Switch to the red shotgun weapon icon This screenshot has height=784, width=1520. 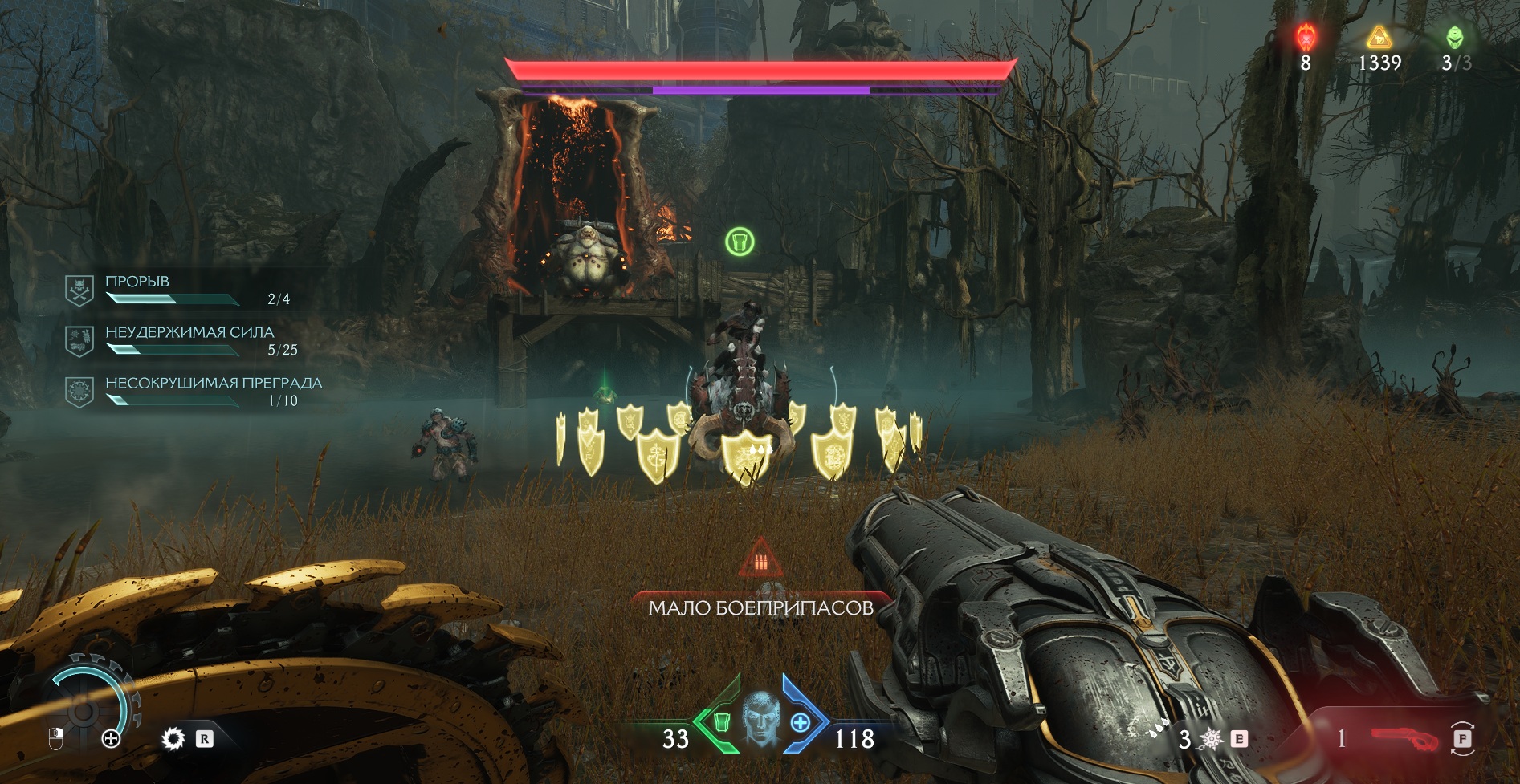tap(1404, 737)
